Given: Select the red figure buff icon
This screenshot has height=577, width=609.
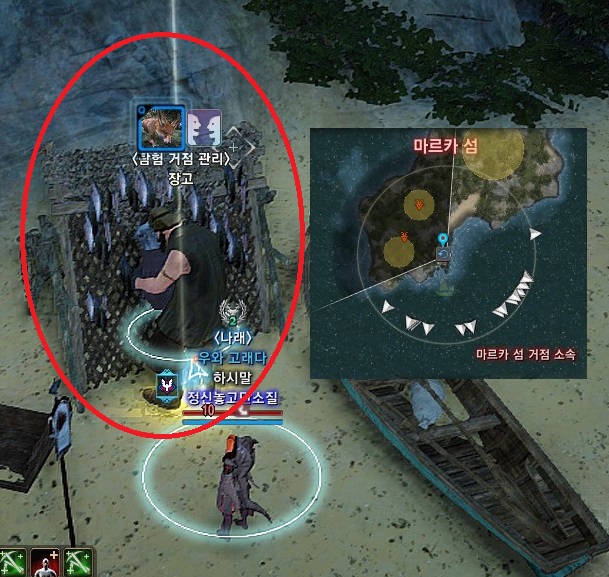Looking at the screenshot, I should [x=45, y=563].
